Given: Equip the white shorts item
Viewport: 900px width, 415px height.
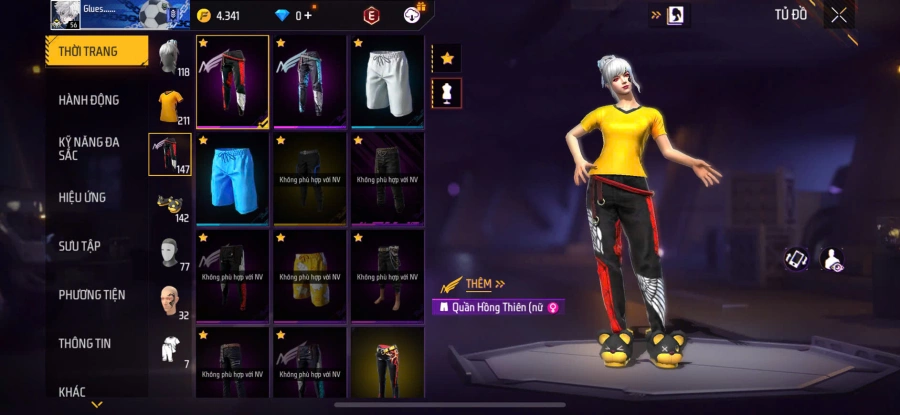Looking at the screenshot, I should (x=387, y=82).
